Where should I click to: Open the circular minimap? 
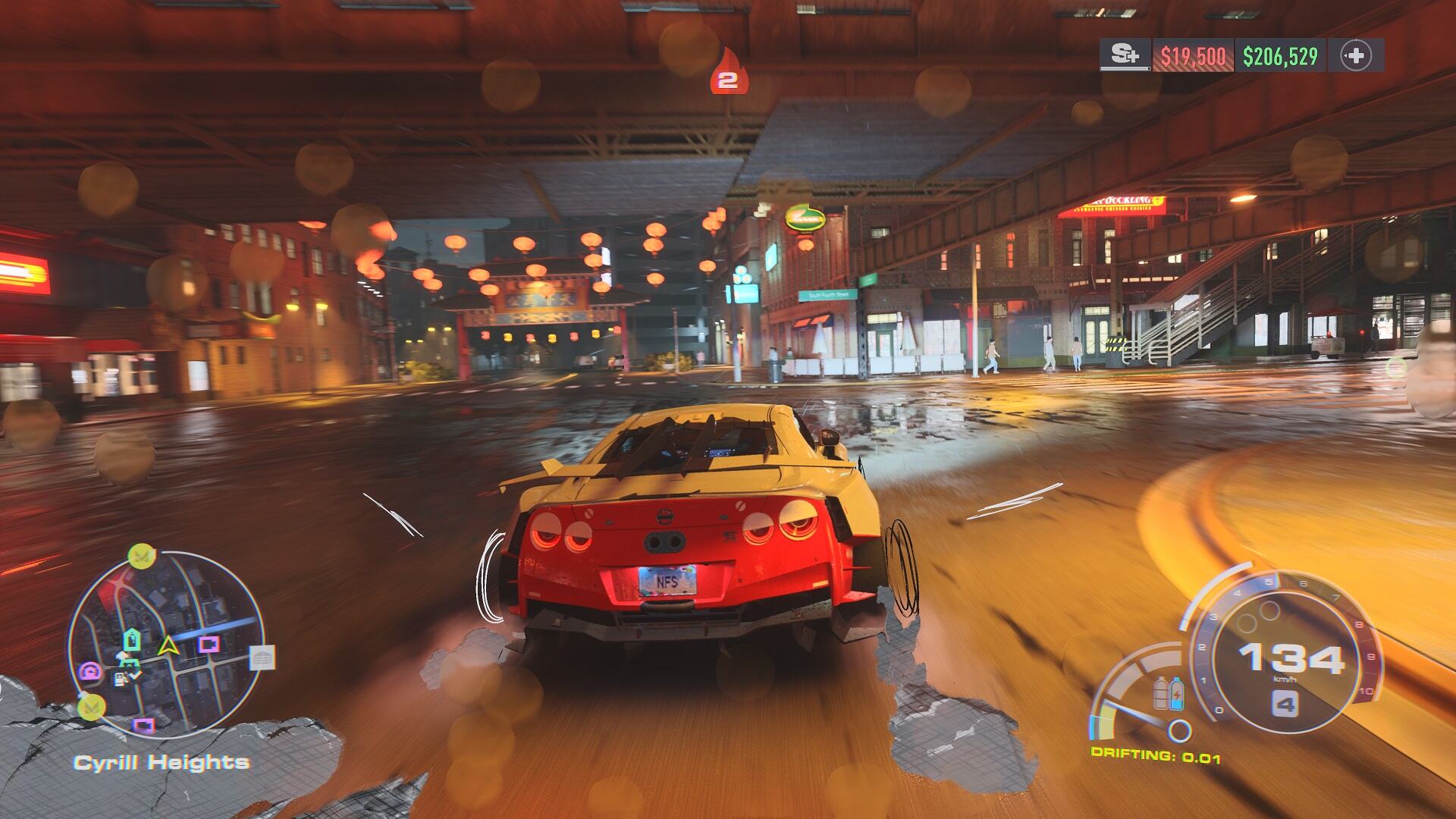pos(167,645)
